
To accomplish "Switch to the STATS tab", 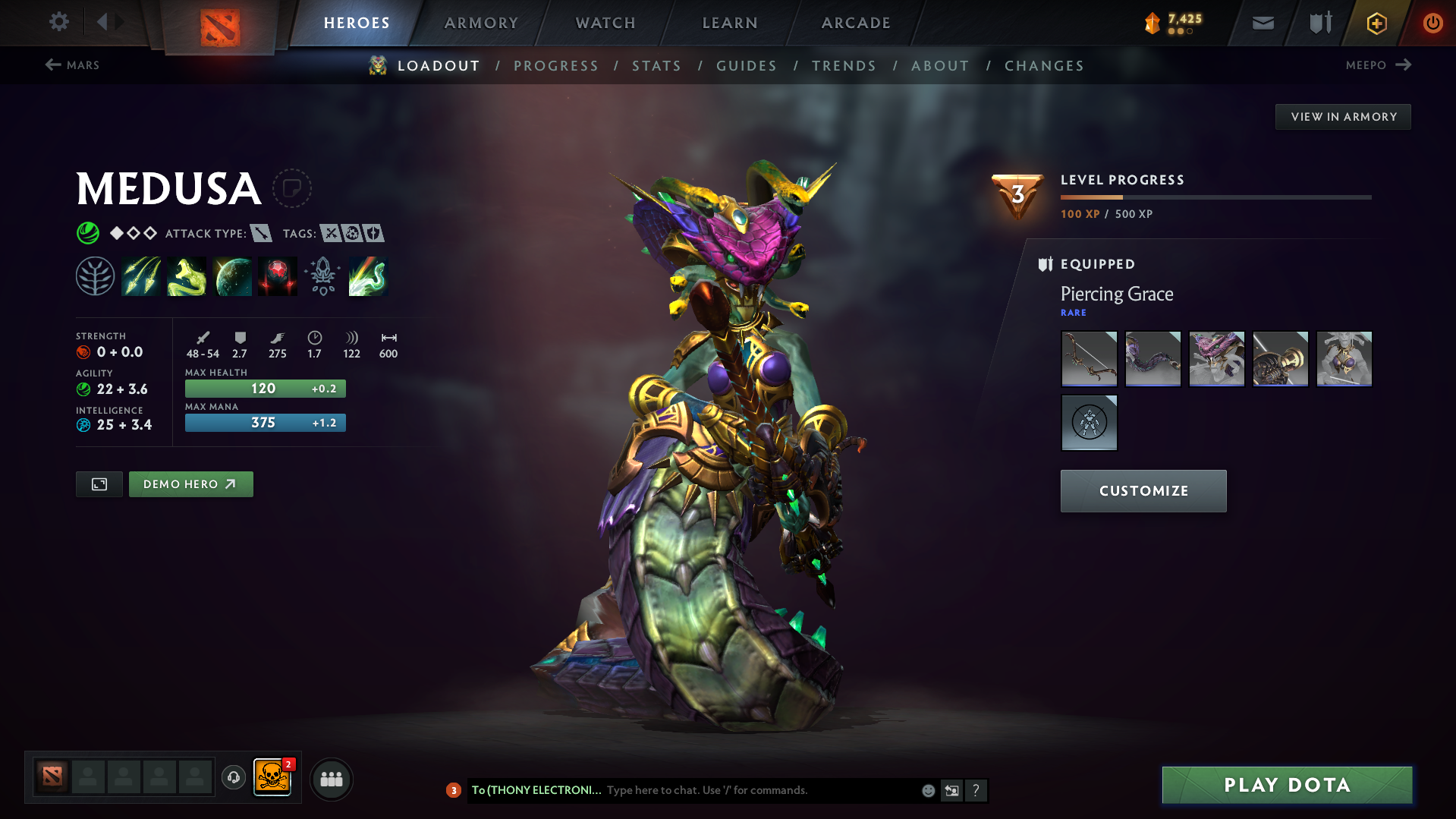I will point(656,65).
